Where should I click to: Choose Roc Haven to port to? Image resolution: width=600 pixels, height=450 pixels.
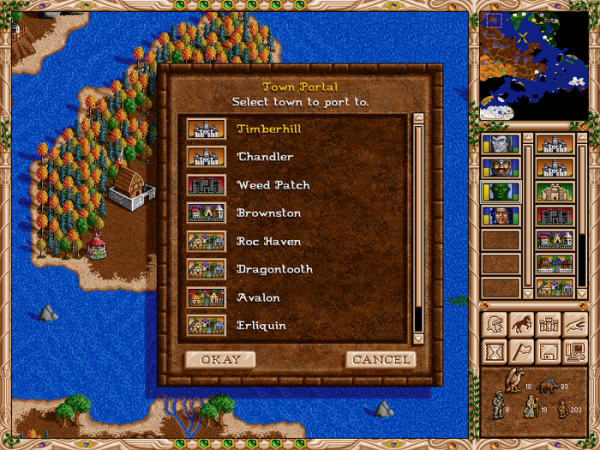click(x=268, y=241)
